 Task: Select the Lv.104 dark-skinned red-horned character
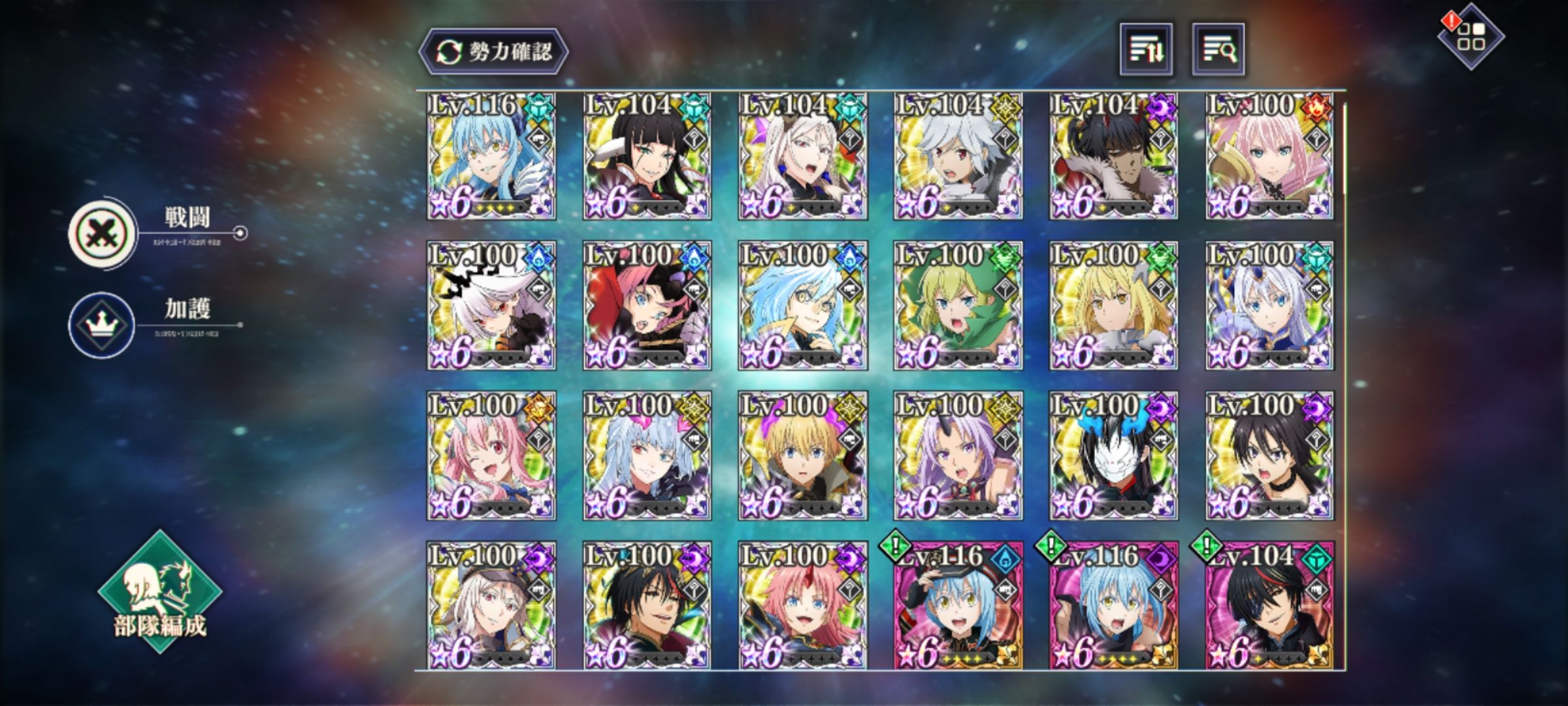click(x=1114, y=156)
